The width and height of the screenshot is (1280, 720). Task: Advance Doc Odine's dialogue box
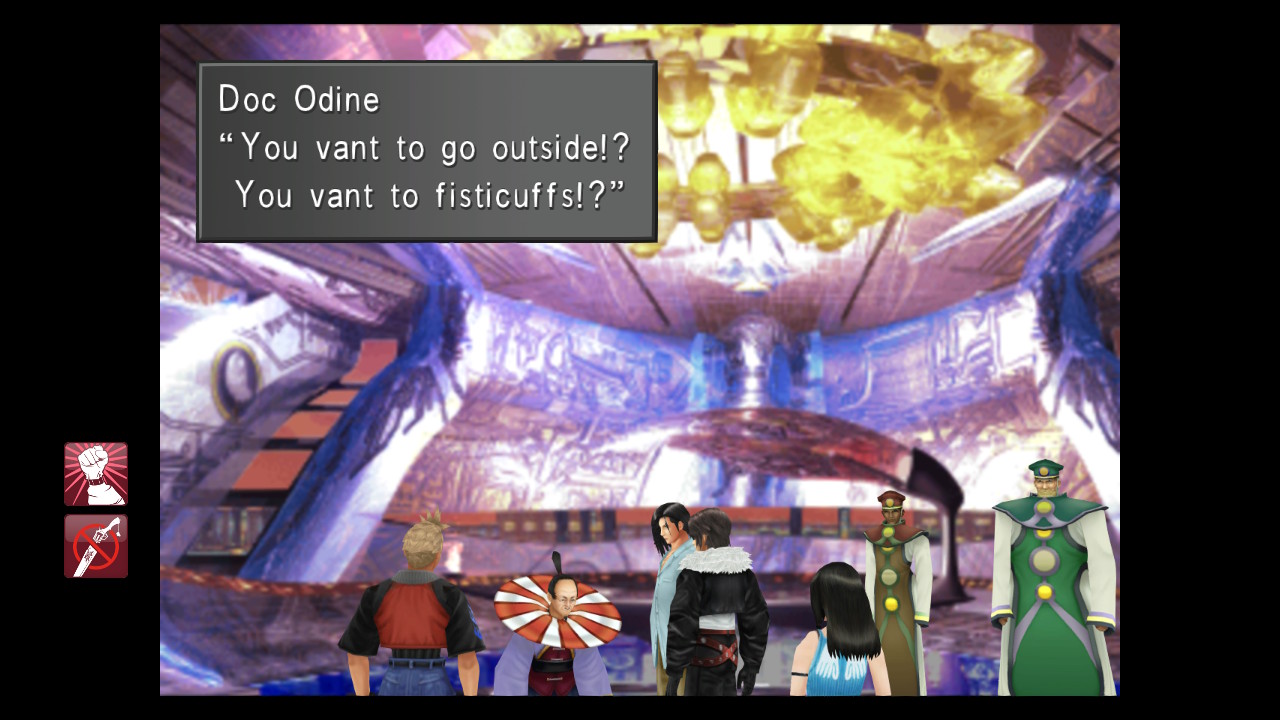(427, 151)
